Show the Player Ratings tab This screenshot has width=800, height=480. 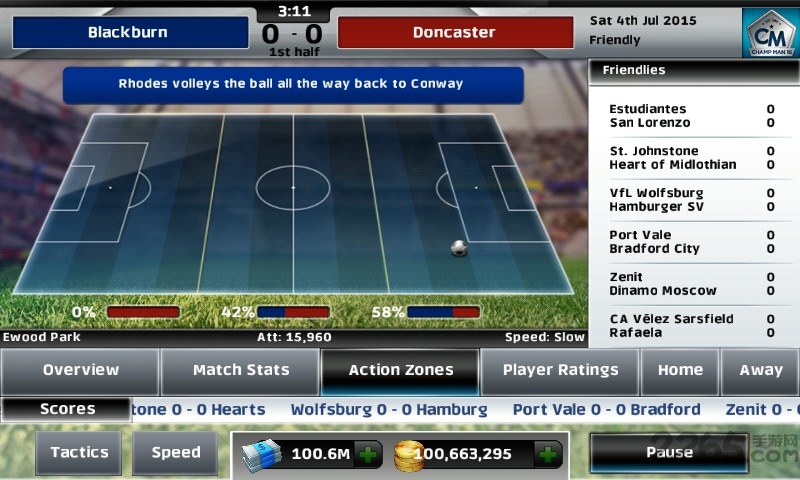point(560,371)
